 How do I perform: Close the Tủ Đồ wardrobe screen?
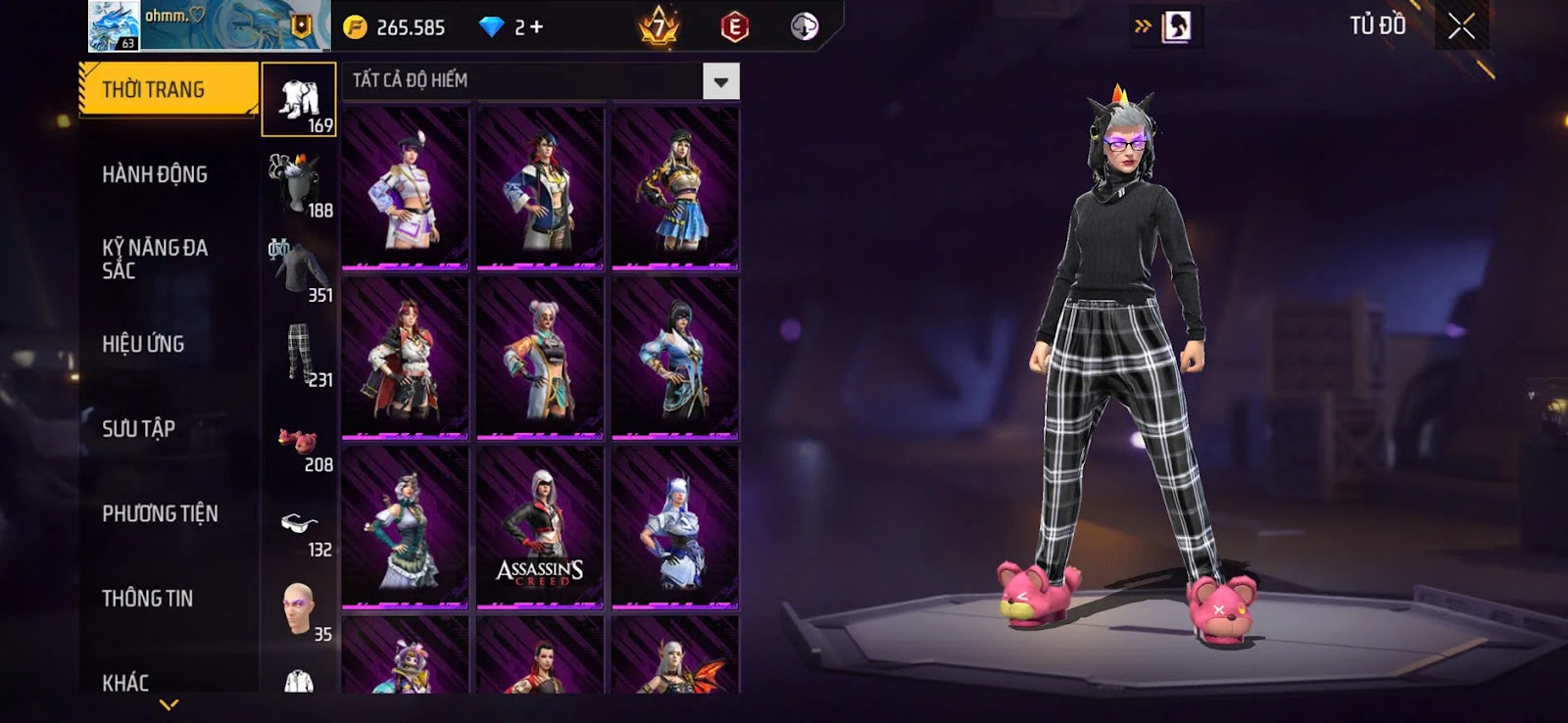click(1461, 26)
